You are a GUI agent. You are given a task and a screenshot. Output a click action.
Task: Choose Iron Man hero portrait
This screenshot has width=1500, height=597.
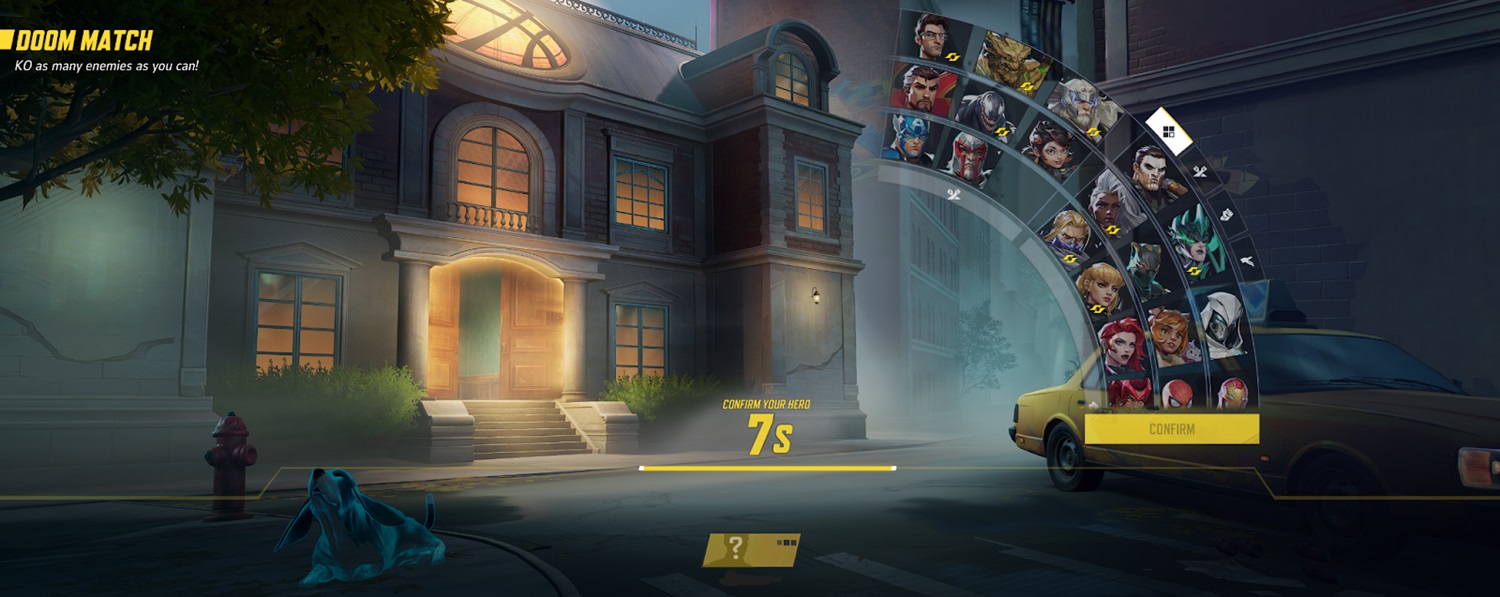coord(1232,392)
